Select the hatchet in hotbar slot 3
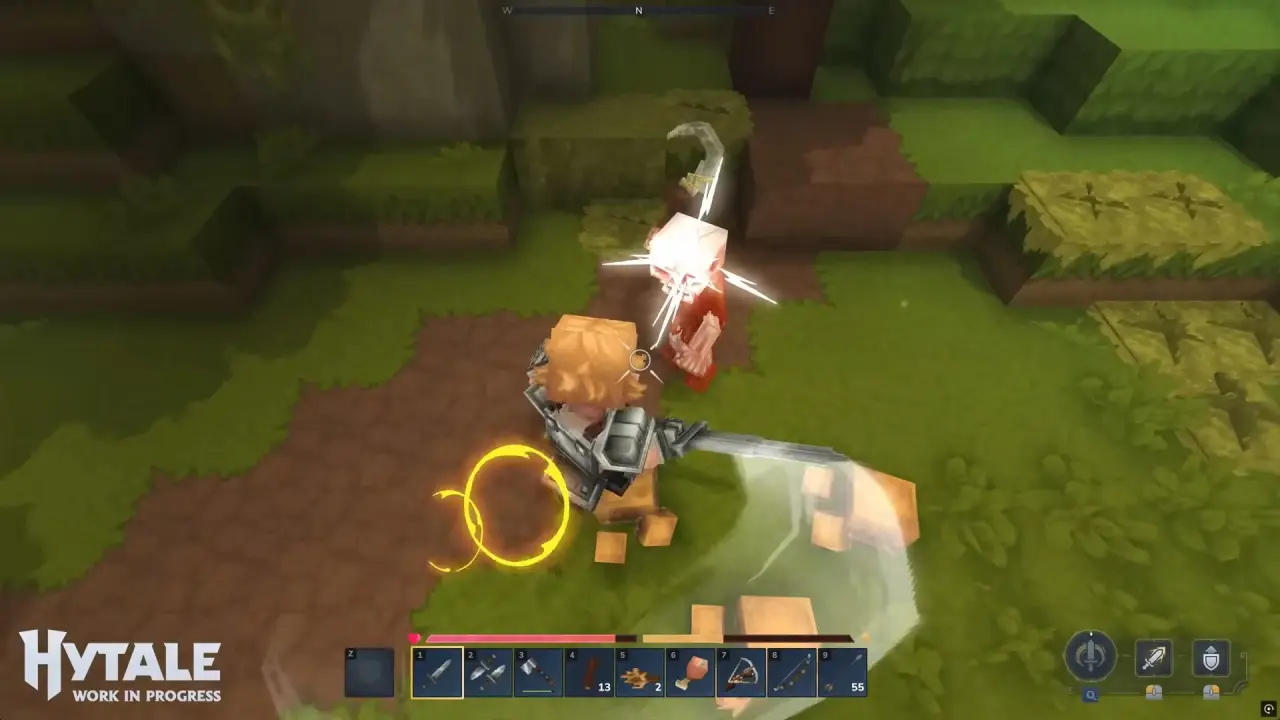The image size is (1280, 720). click(540, 672)
